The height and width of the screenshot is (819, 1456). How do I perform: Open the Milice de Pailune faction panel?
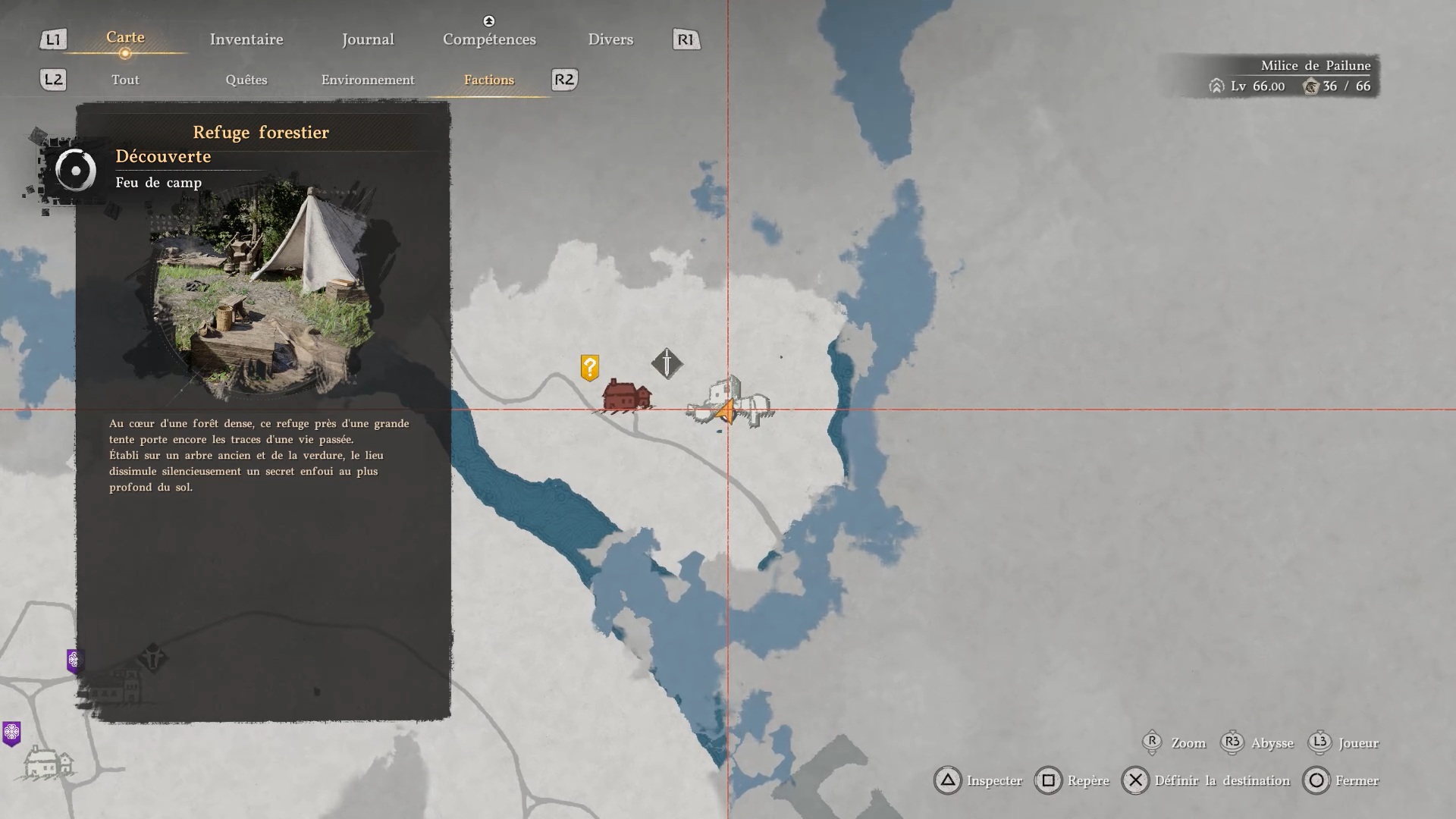click(1293, 76)
